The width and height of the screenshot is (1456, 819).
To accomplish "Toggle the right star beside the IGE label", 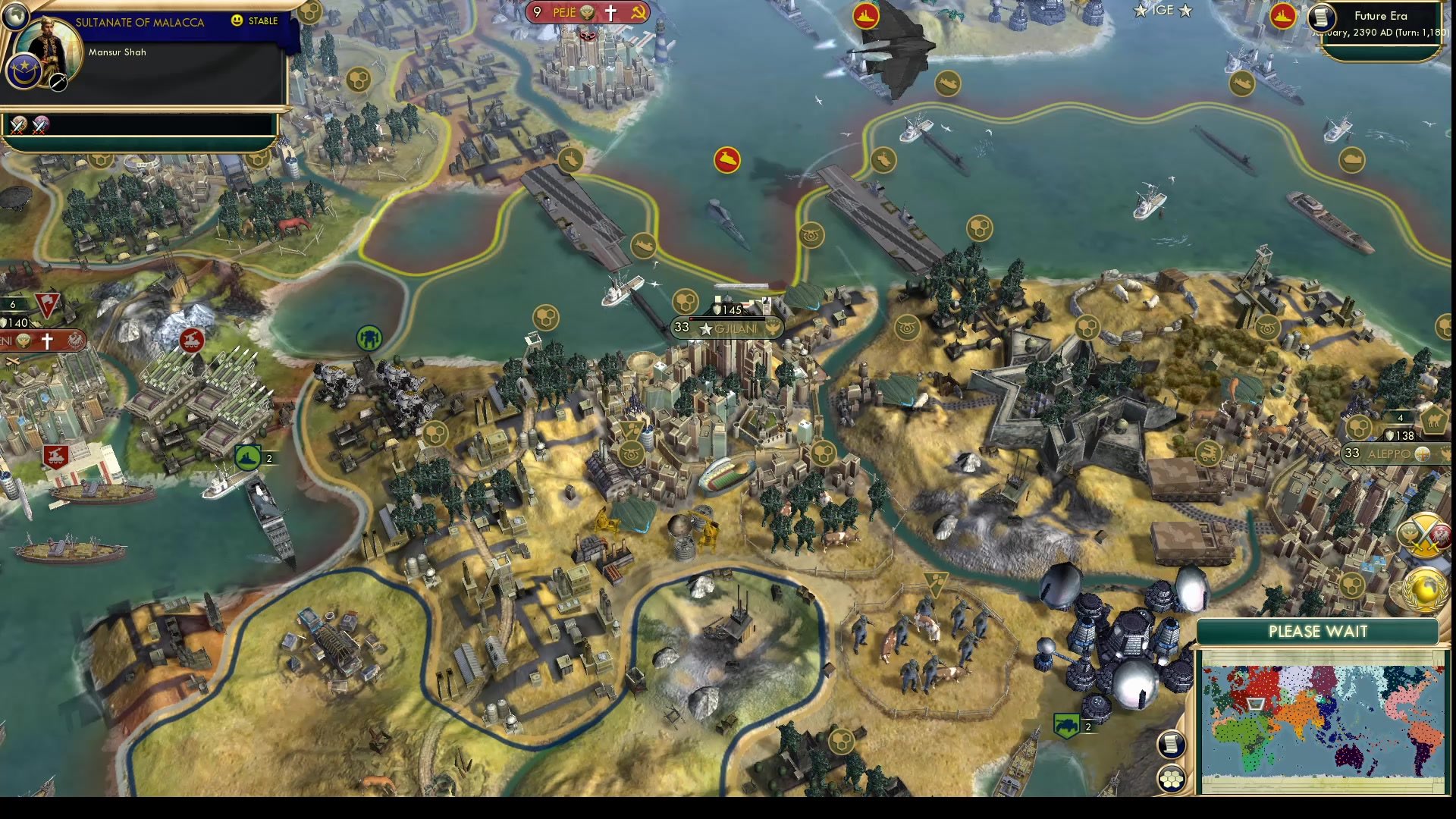I will click(1185, 11).
